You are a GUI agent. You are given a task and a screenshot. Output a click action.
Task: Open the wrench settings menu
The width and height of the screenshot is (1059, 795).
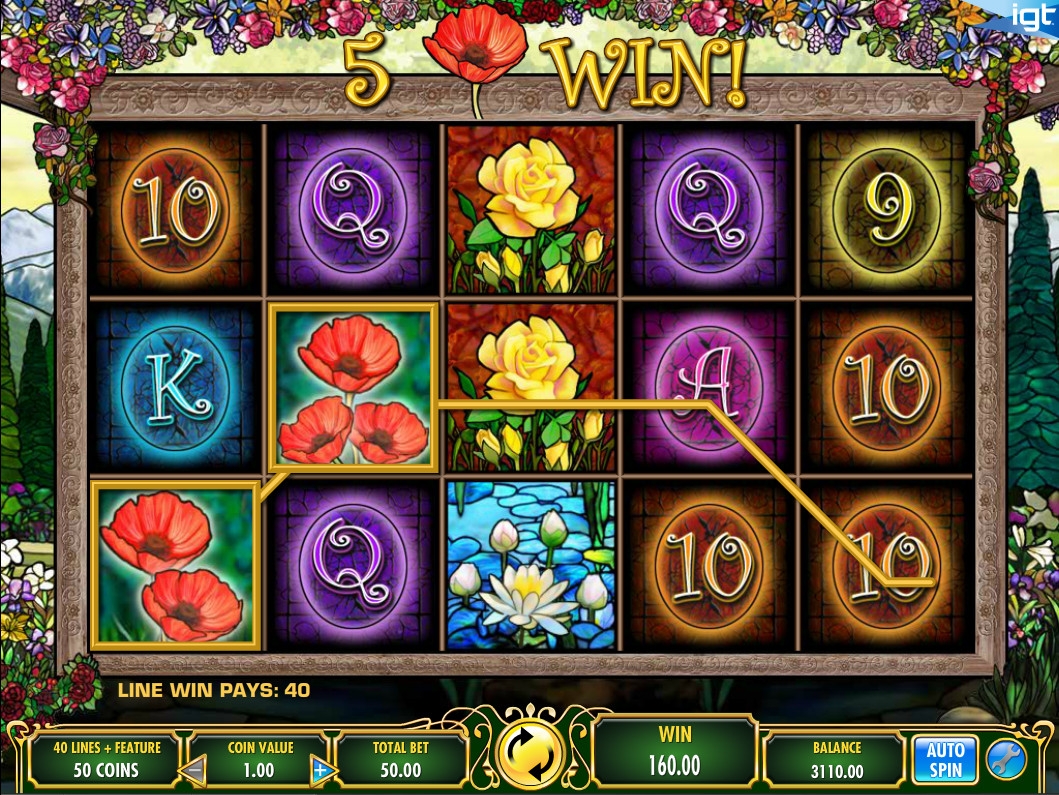(1005, 760)
